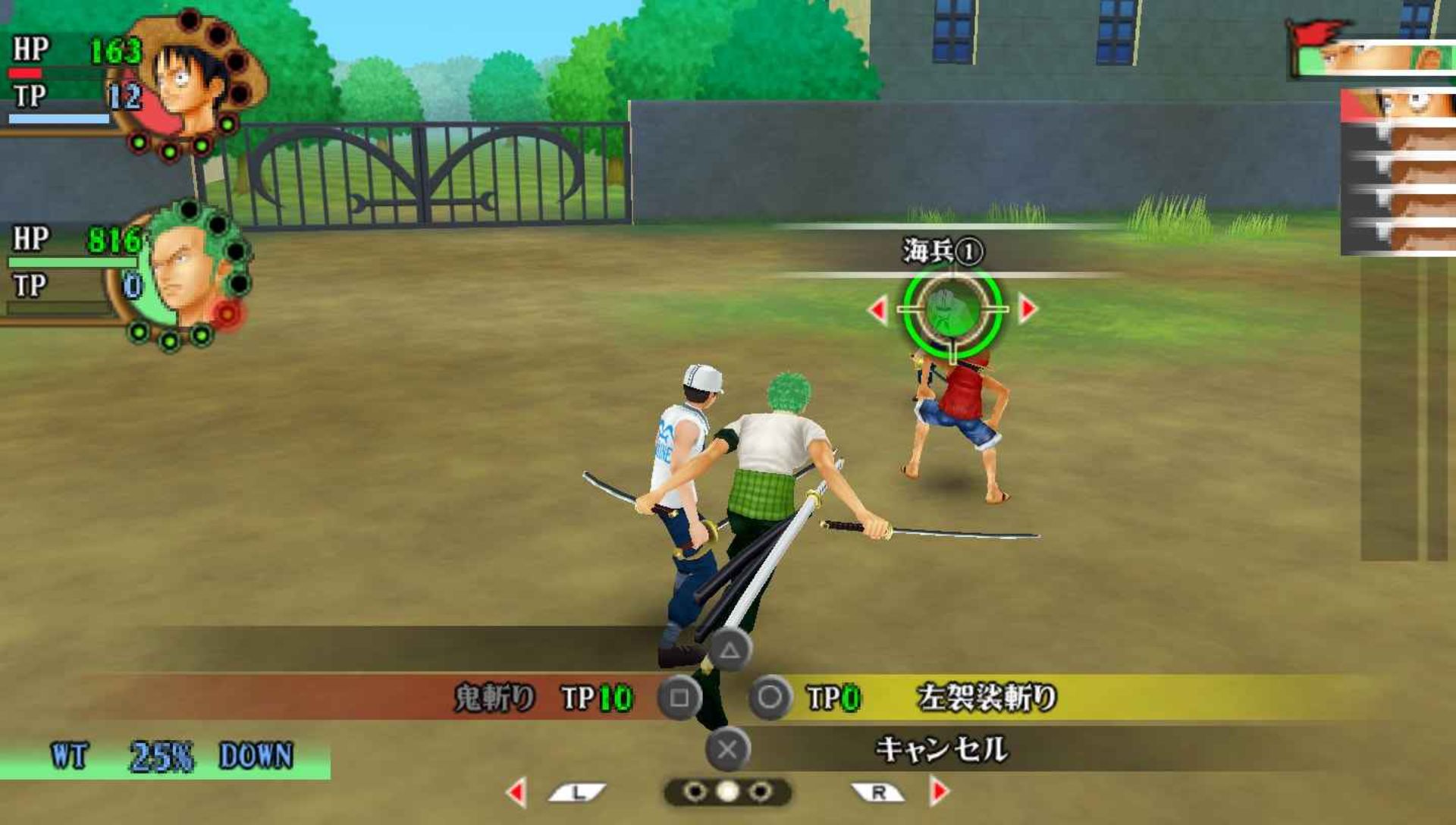The width and height of the screenshot is (1456, 825).
Task: Go to the next skill page with the bottom right red arrow
Action: click(939, 792)
